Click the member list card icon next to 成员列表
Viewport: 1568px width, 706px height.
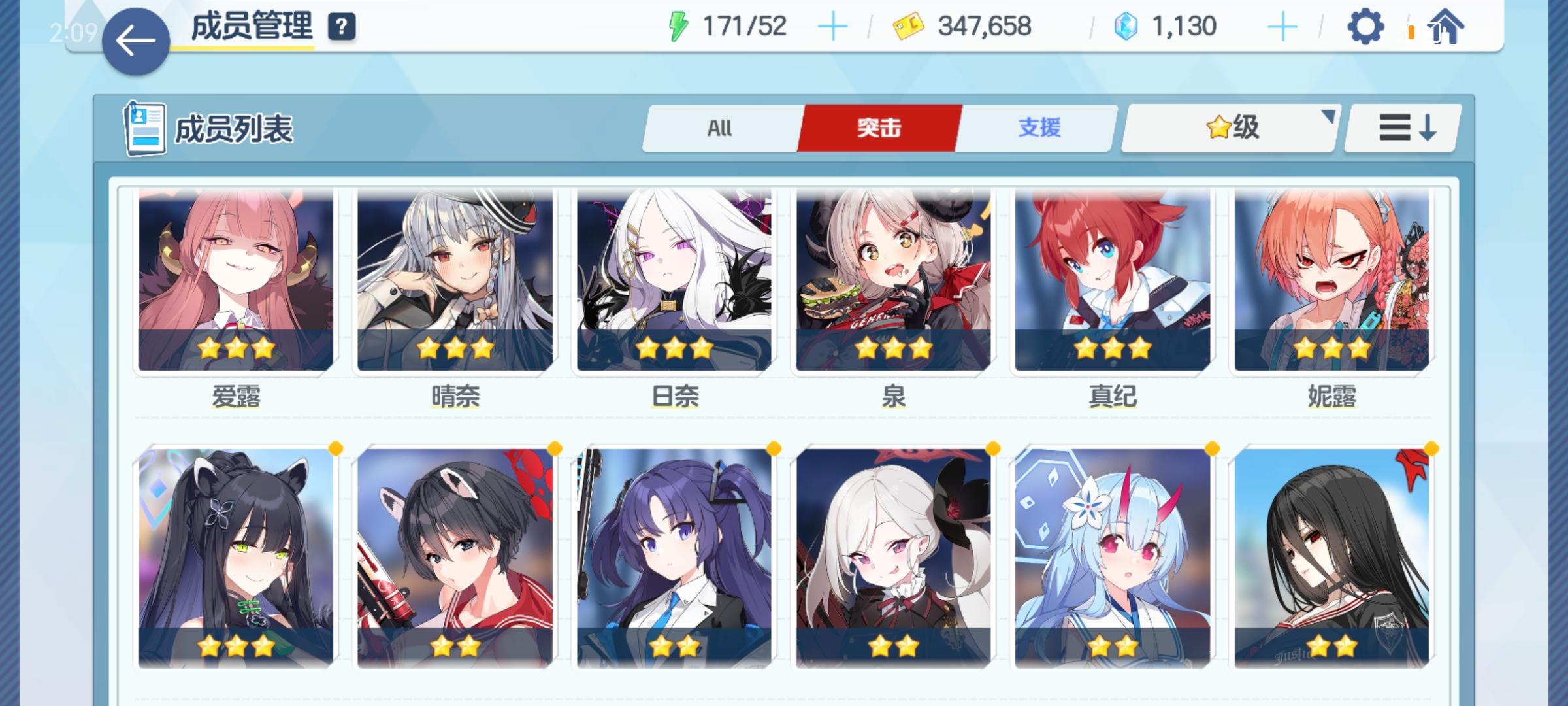click(145, 128)
